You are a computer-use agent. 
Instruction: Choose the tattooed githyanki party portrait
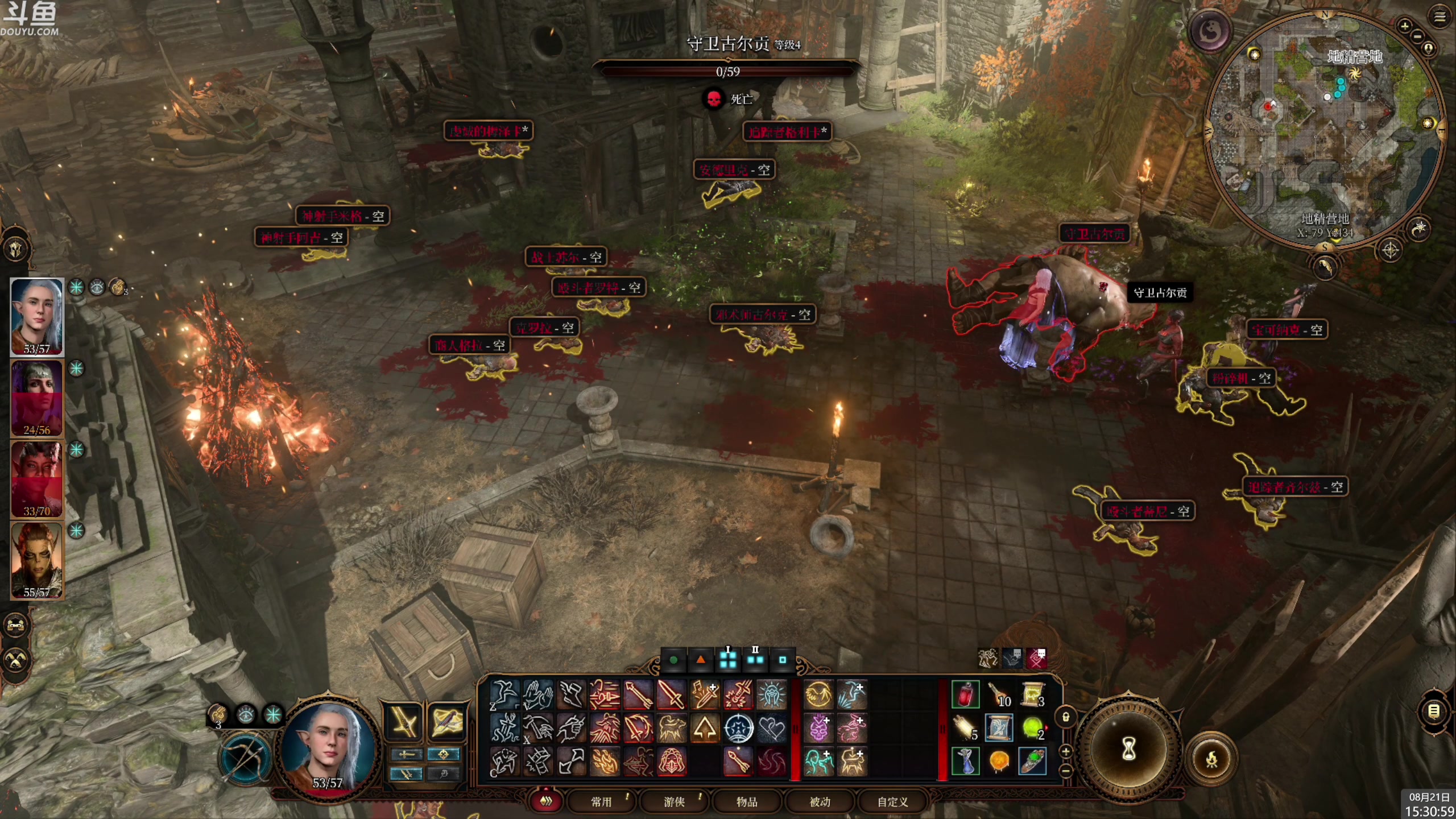(37, 560)
